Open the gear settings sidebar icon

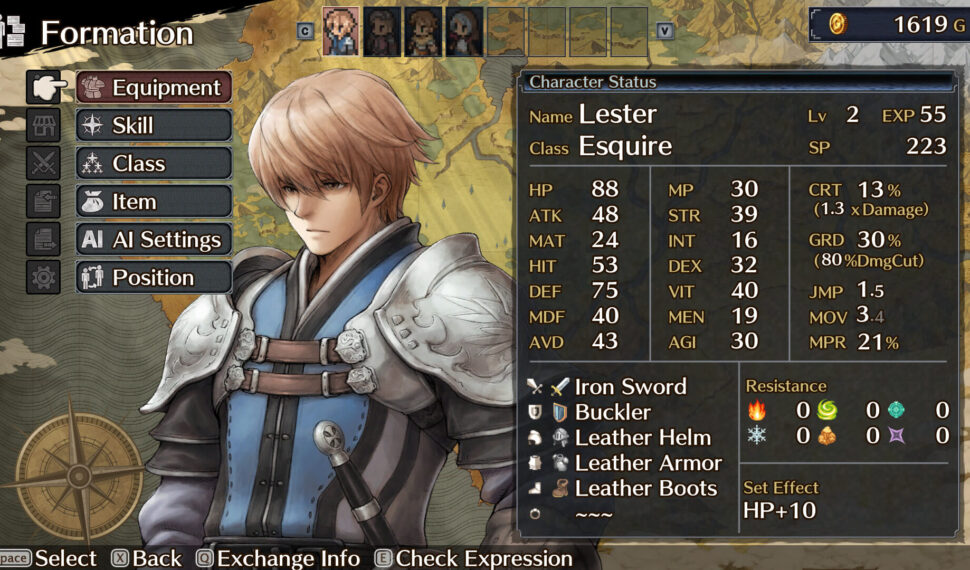[44, 278]
